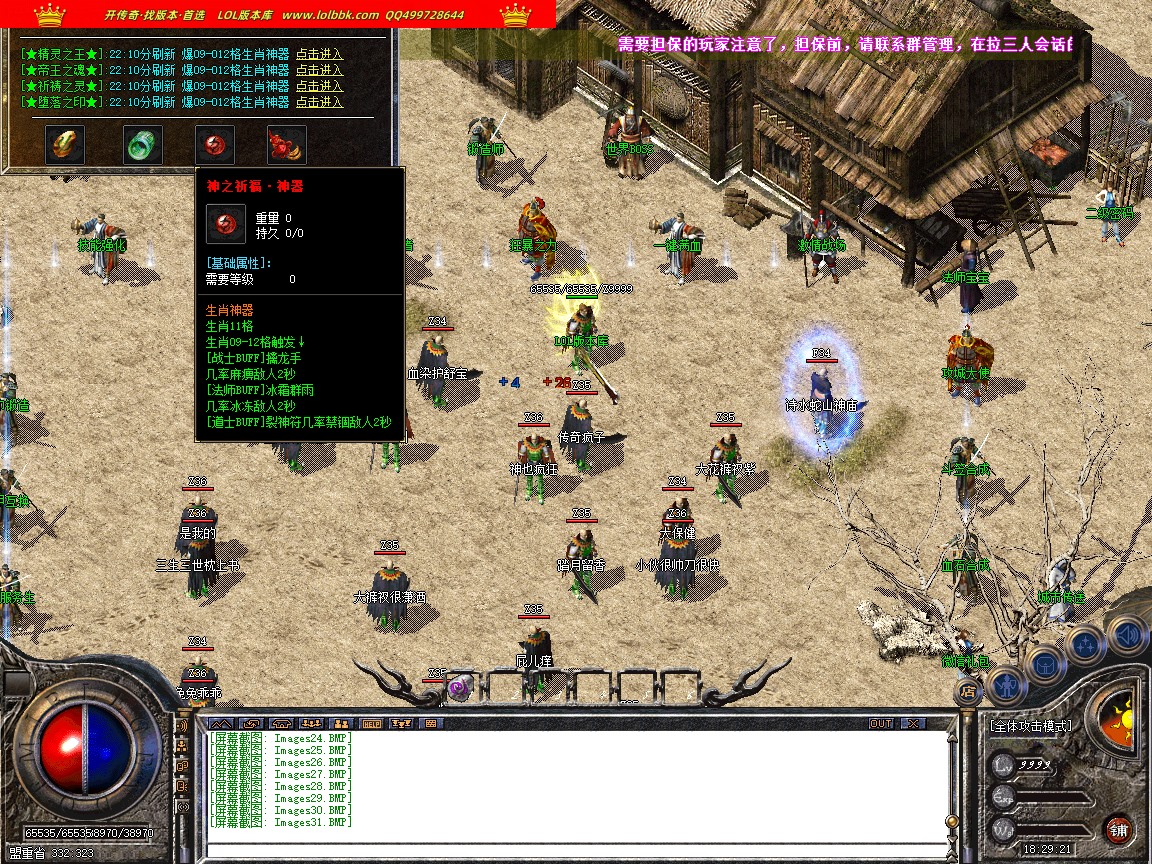Open the skills sparkle round button
This screenshot has height=864, width=1152.
(x=1087, y=643)
